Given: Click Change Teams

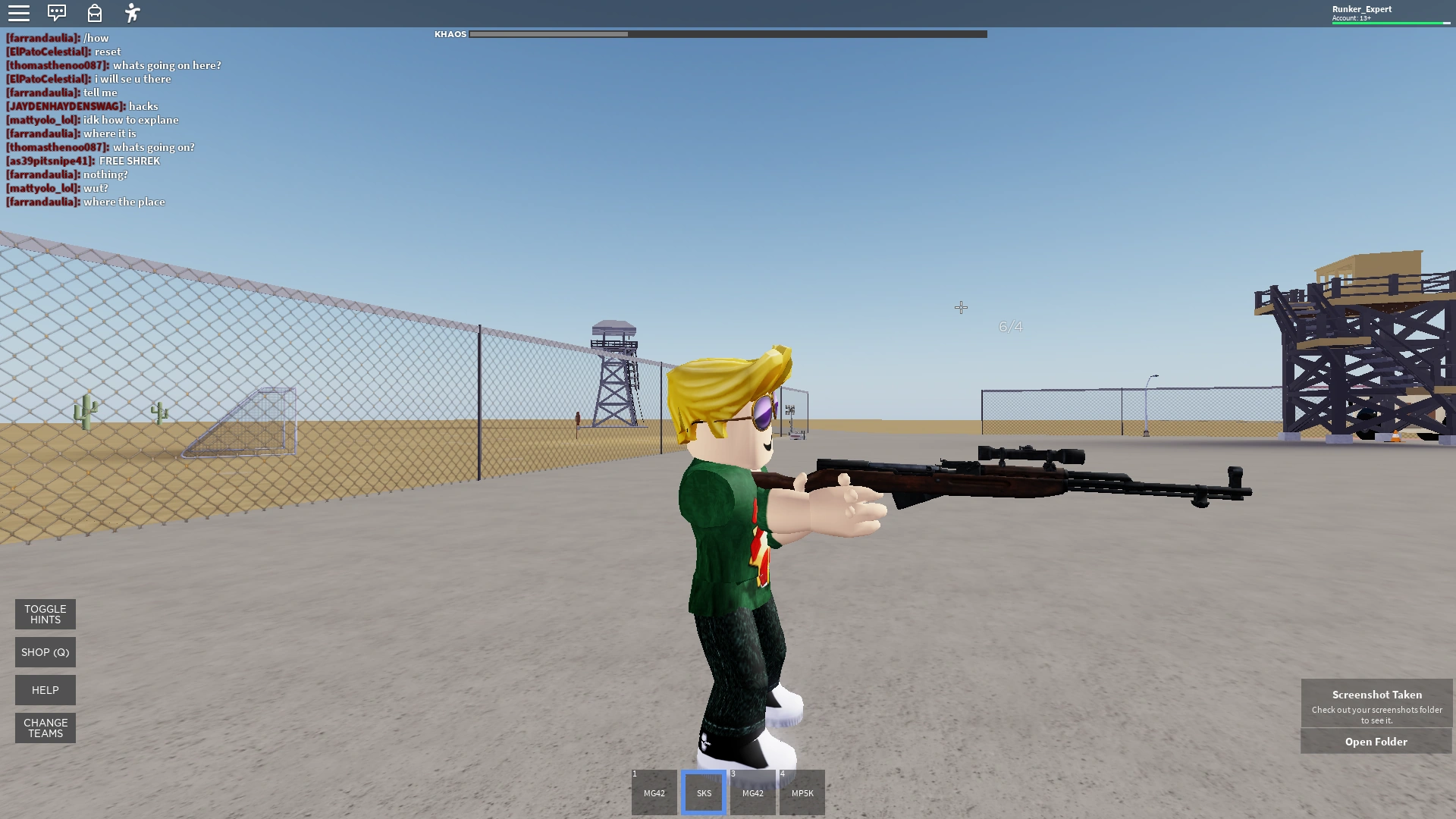Looking at the screenshot, I should tap(45, 727).
